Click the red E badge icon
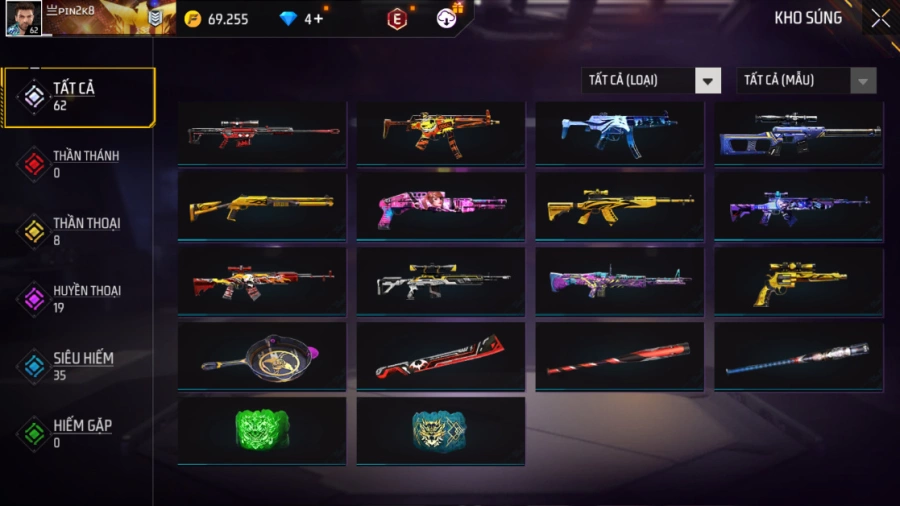This screenshot has height=506, width=900. 397,19
